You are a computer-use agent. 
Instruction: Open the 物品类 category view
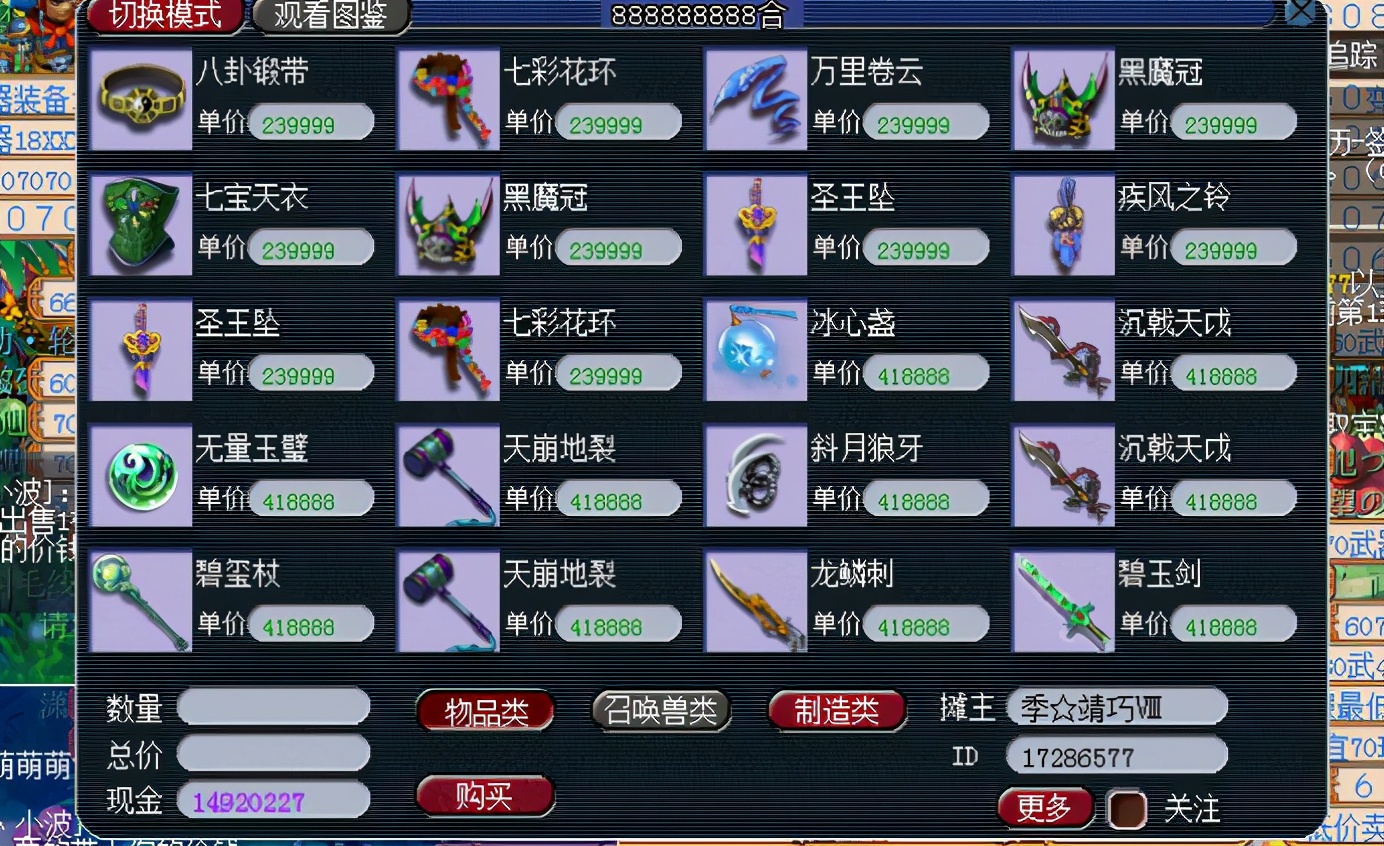coord(485,709)
